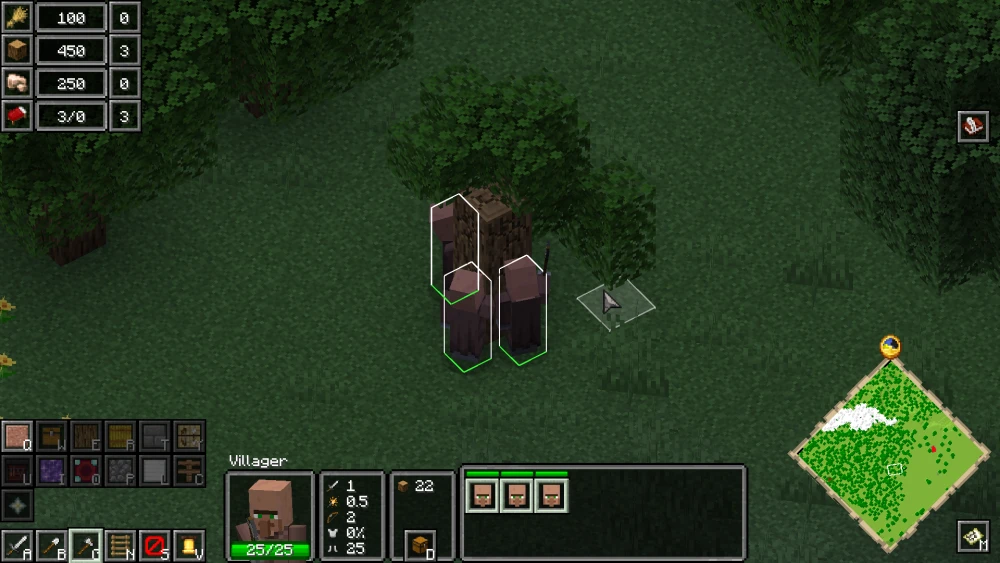The image size is (1000, 563).
Task: Open the map toggle button
Action: coord(972,536)
